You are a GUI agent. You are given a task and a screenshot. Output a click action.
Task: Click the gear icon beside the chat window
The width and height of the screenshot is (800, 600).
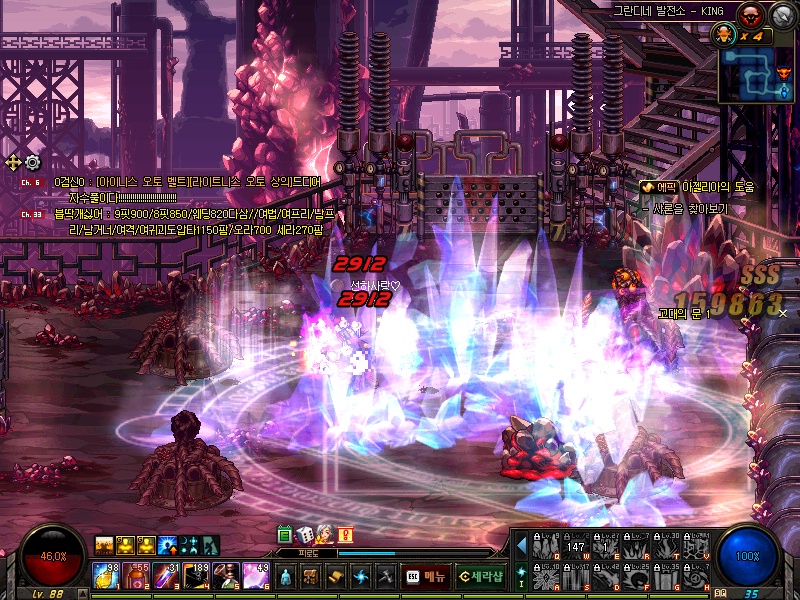[33, 162]
